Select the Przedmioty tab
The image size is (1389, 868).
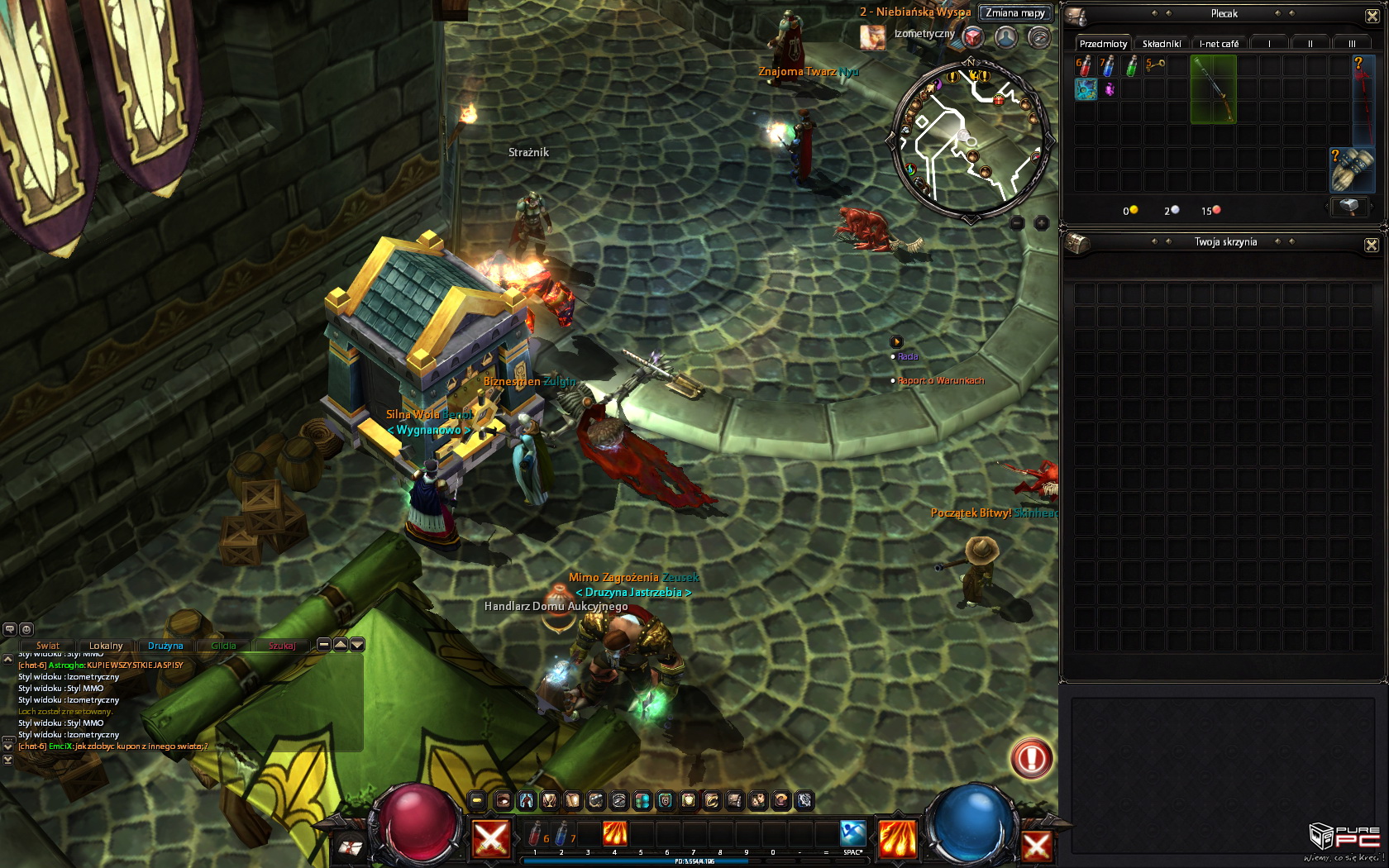coord(1103,44)
